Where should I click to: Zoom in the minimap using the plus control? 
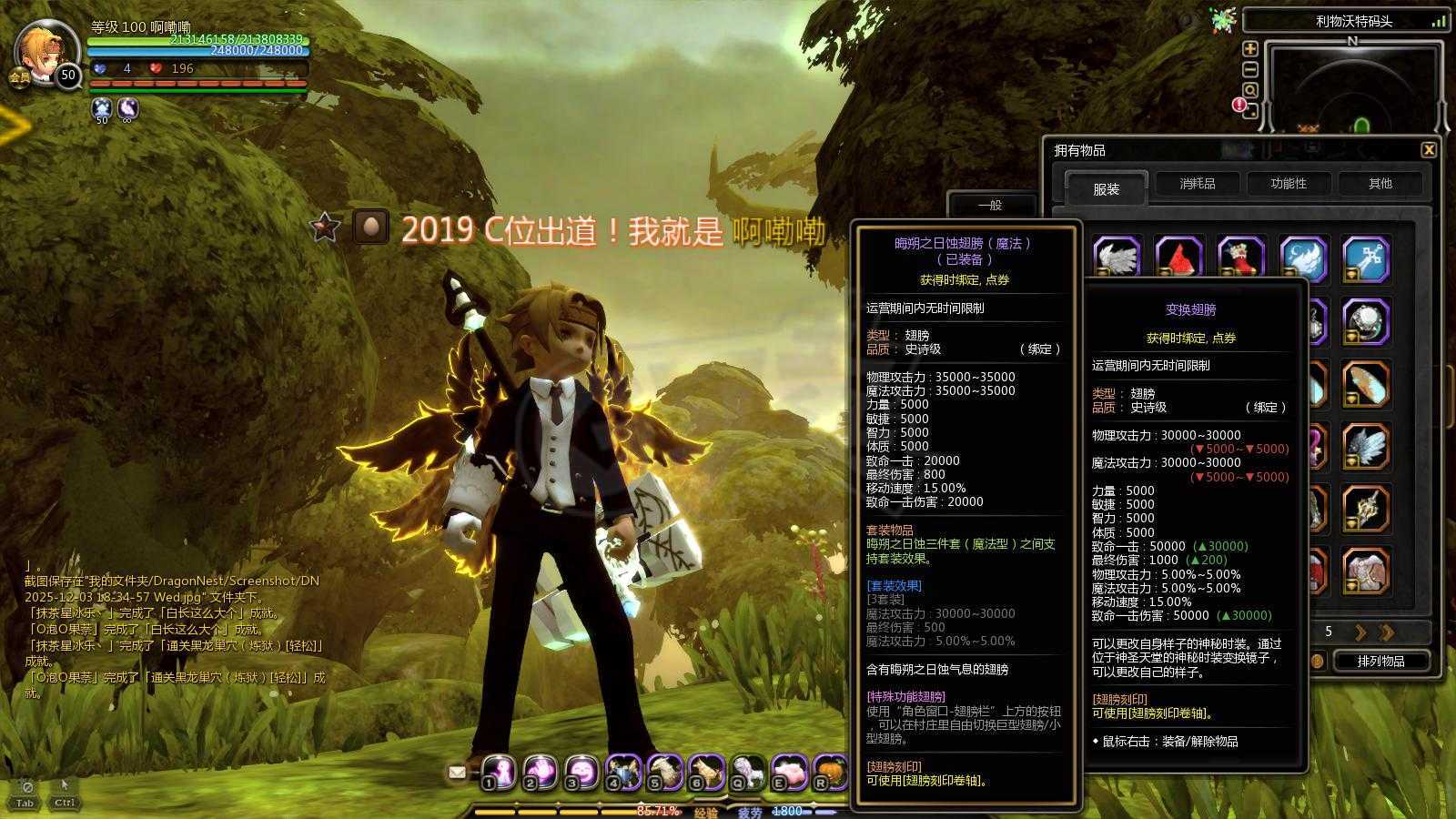click(1251, 50)
